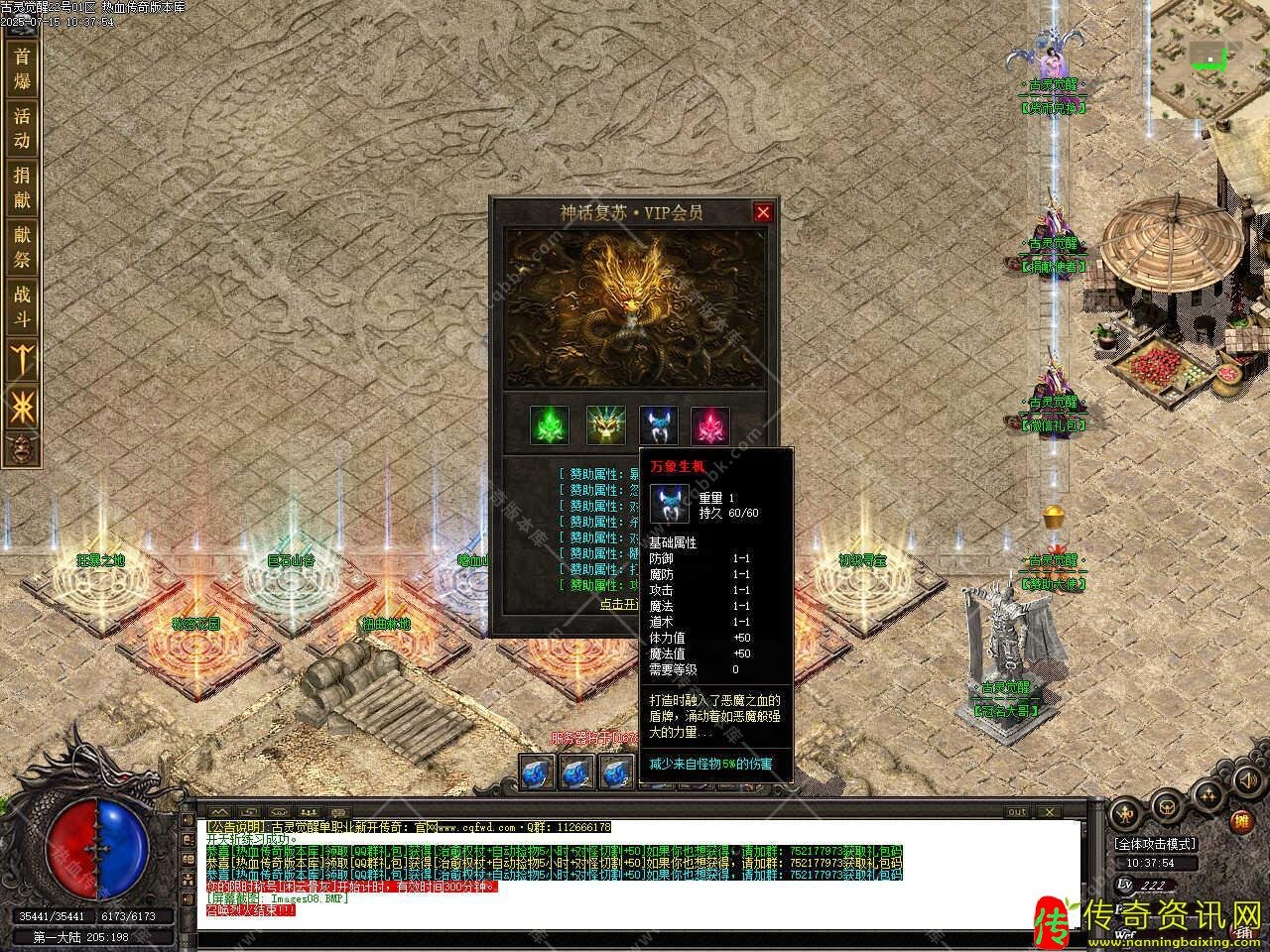The height and width of the screenshot is (952, 1270).
Task: Open the 活动 events menu
Action: pos(22,128)
